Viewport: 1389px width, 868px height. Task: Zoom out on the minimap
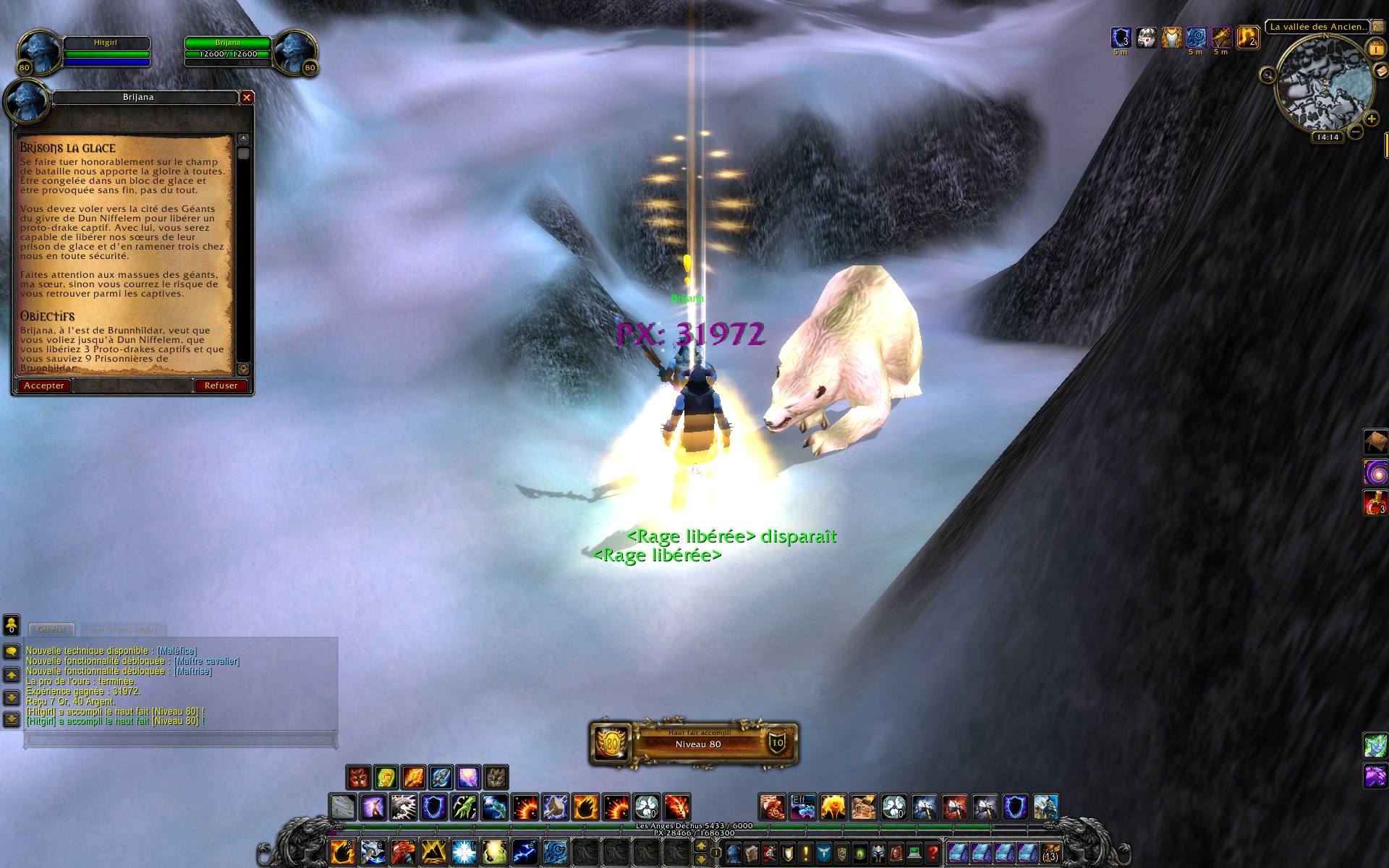pyautogui.click(x=1356, y=132)
